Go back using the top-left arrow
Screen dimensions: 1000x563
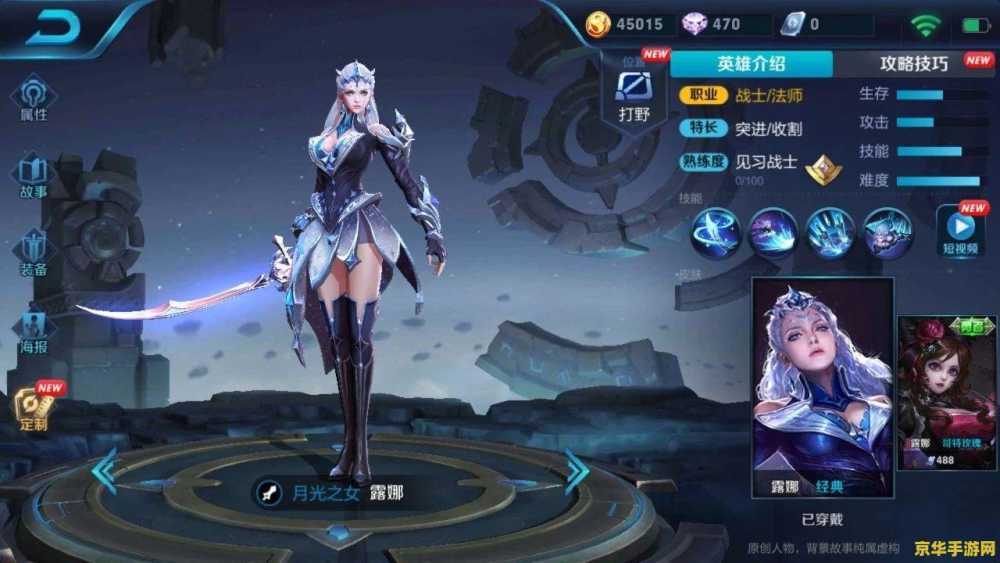pos(53,29)
